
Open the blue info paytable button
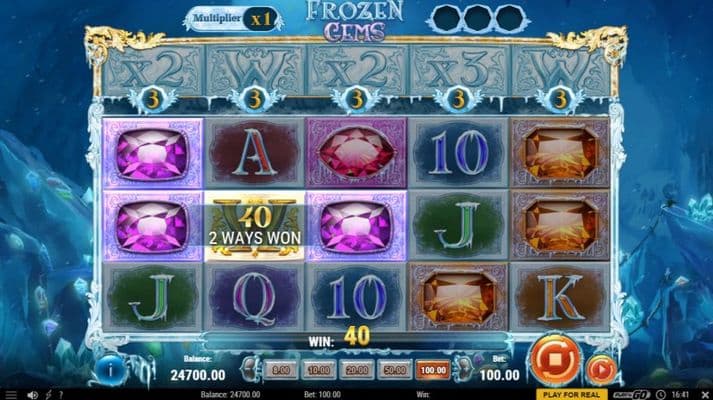112,369
